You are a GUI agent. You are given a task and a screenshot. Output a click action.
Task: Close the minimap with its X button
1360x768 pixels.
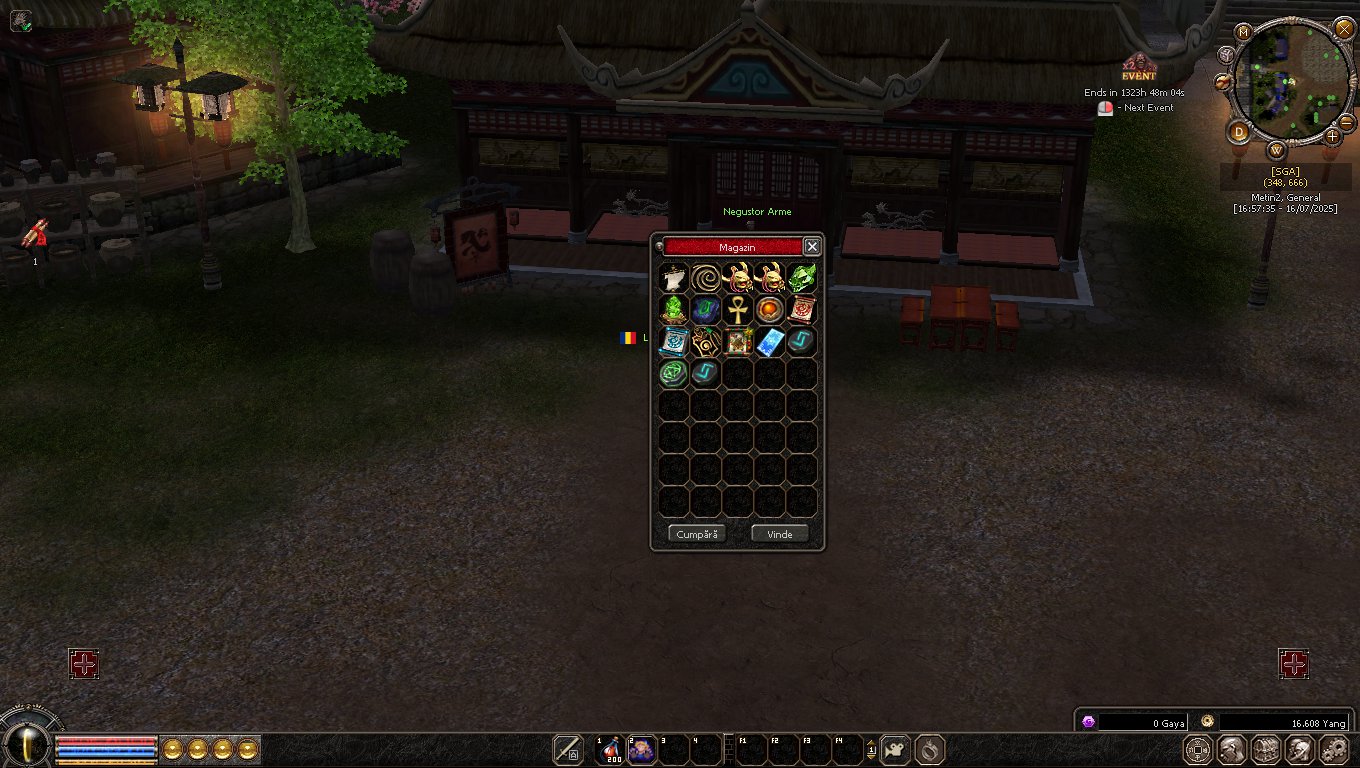click(1344, 28)
